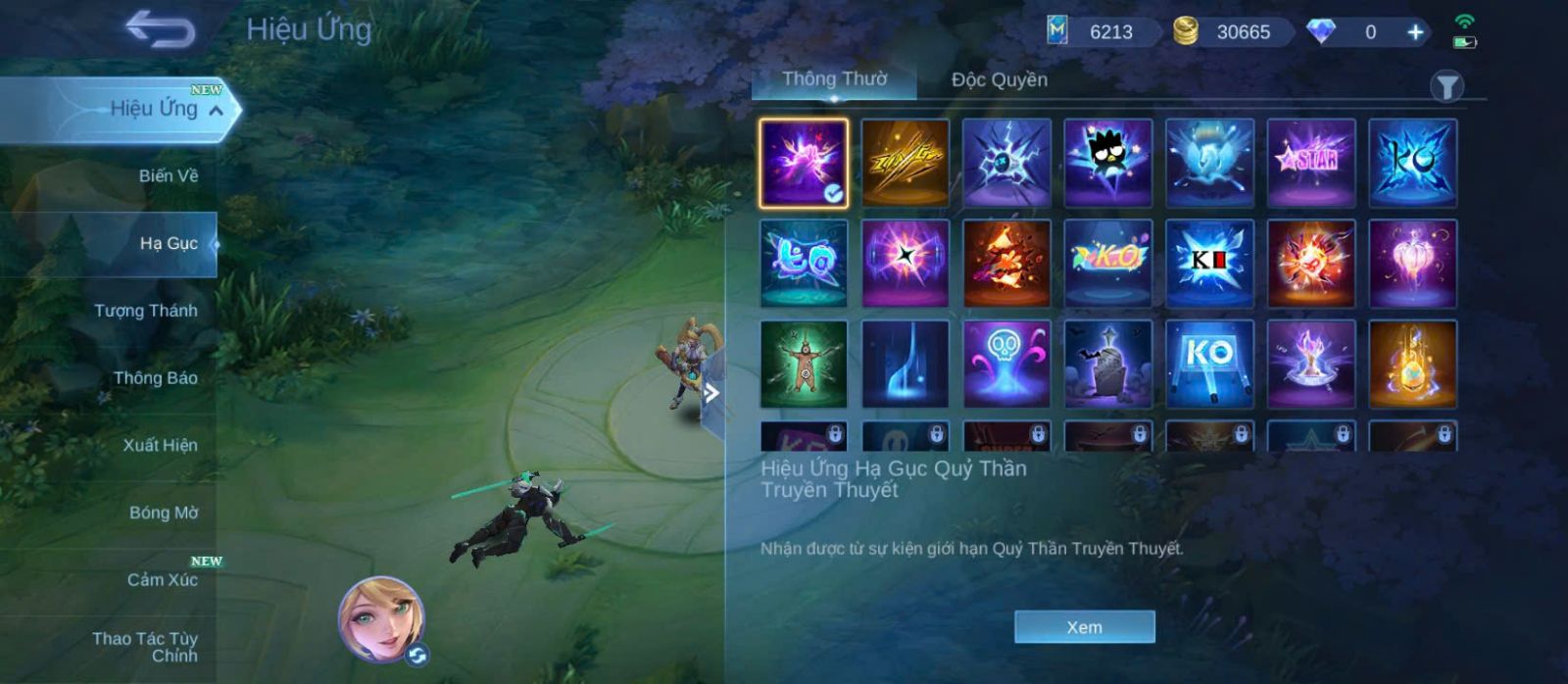Add diamonds with the plus button
This screenshot has height=684, width=1568.
pos(1415,32)
